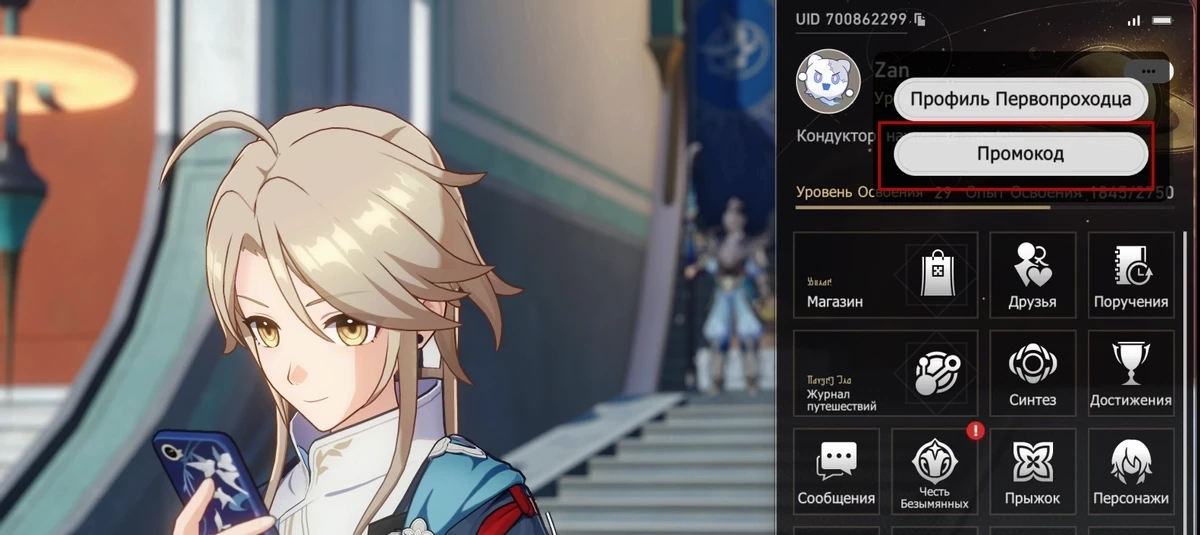The image size is (1200, 535).
Task: Open the Журнал путешествий tile
Action: pyautogui.click(x=885, y=373)
